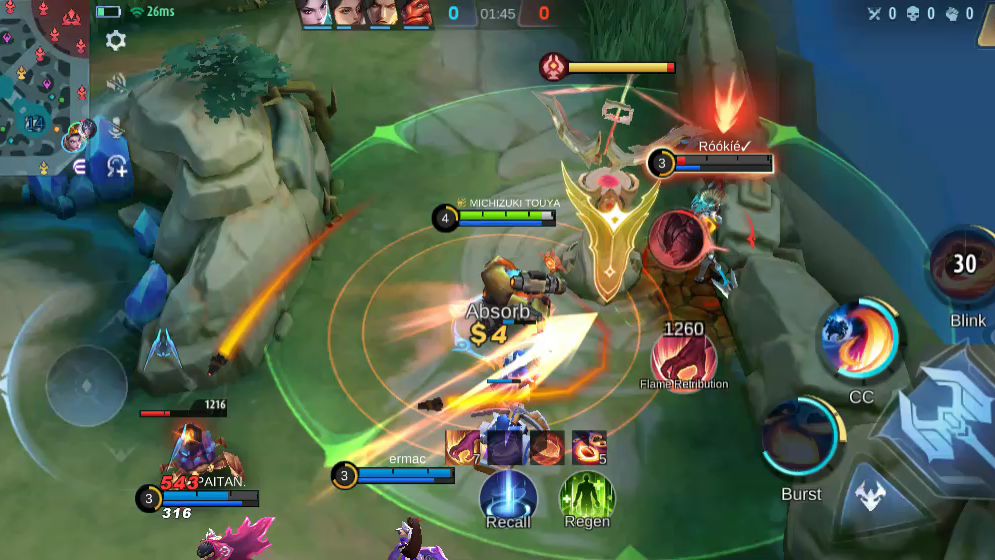
Task: Open the quick chat lines icon
Action: [80, 167]
